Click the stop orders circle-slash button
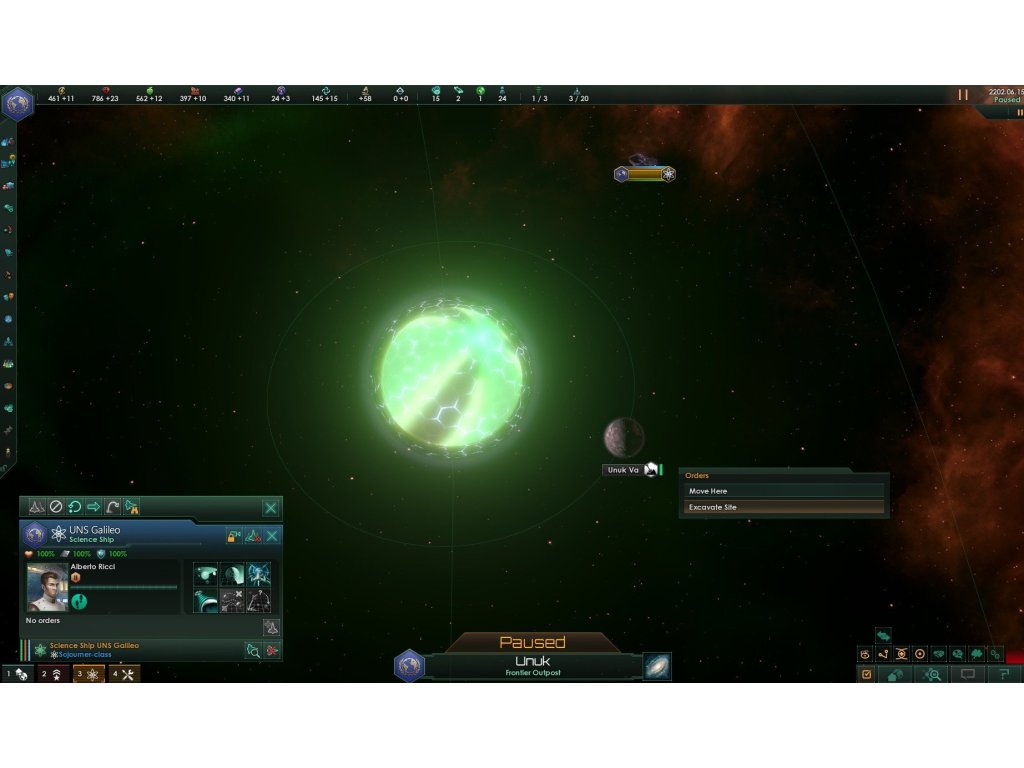 (x=56, y=507)
